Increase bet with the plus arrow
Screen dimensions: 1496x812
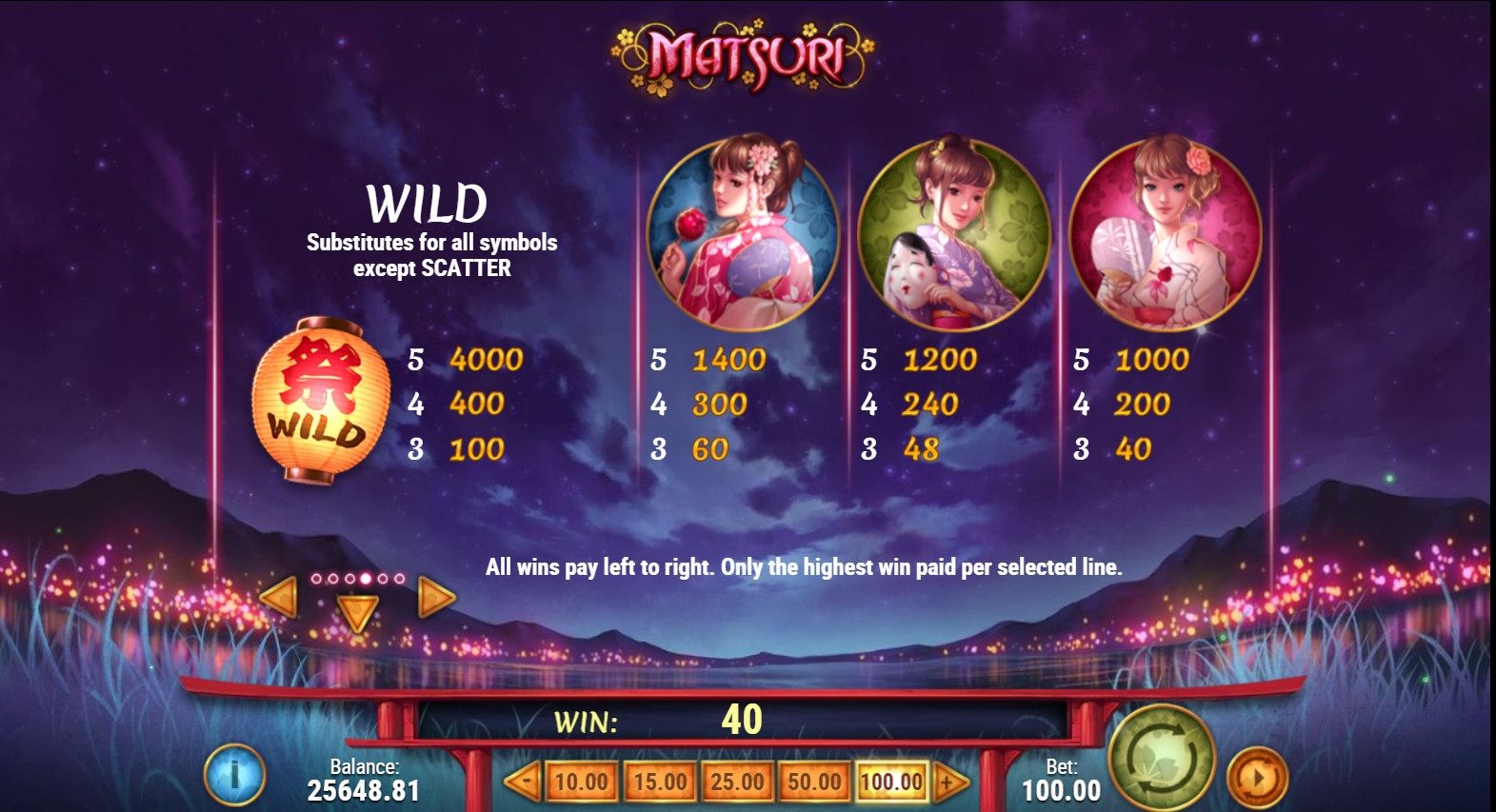(x=949, y=782)
